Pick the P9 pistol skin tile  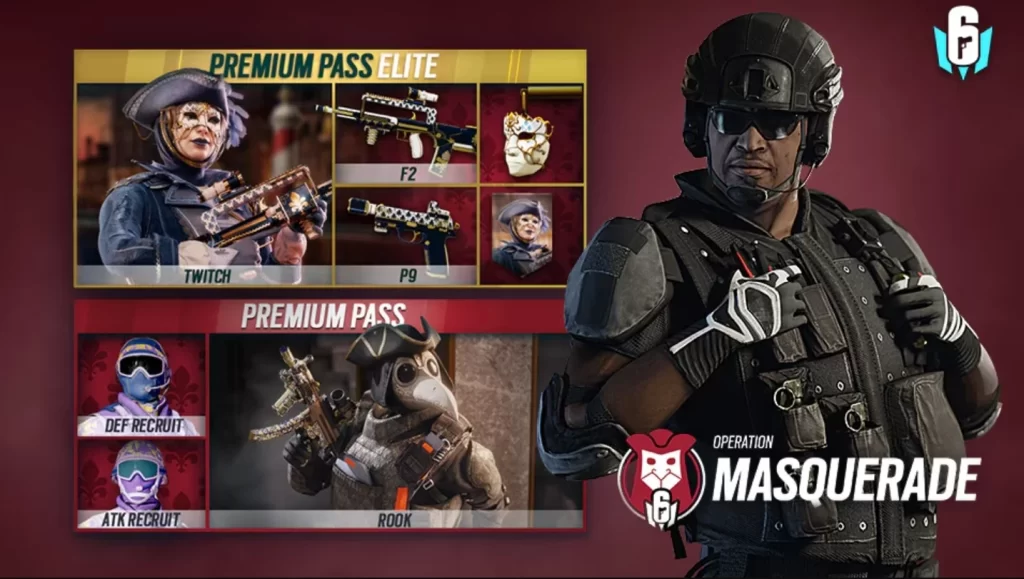405,235
